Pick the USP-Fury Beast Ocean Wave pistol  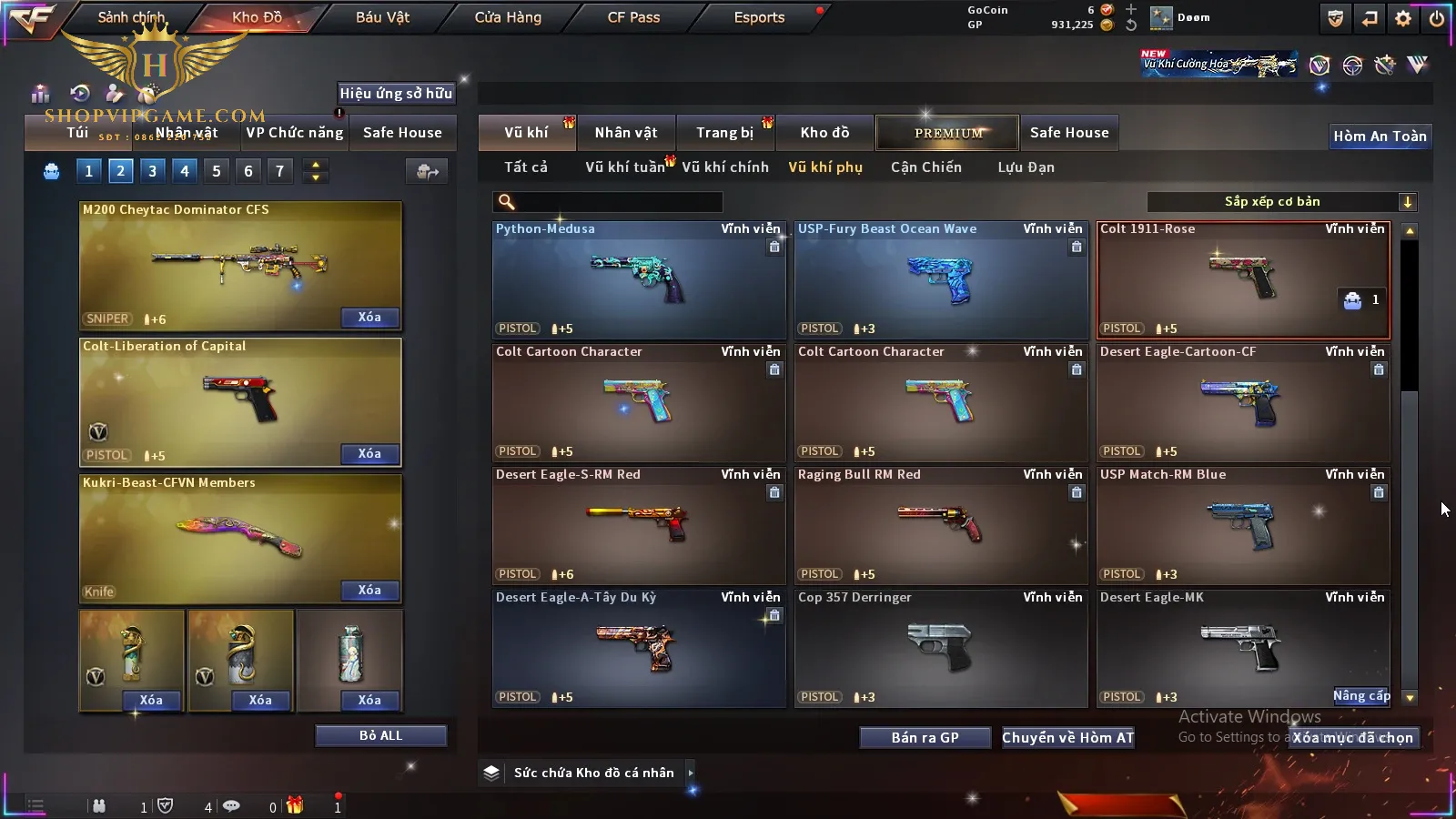940,280
